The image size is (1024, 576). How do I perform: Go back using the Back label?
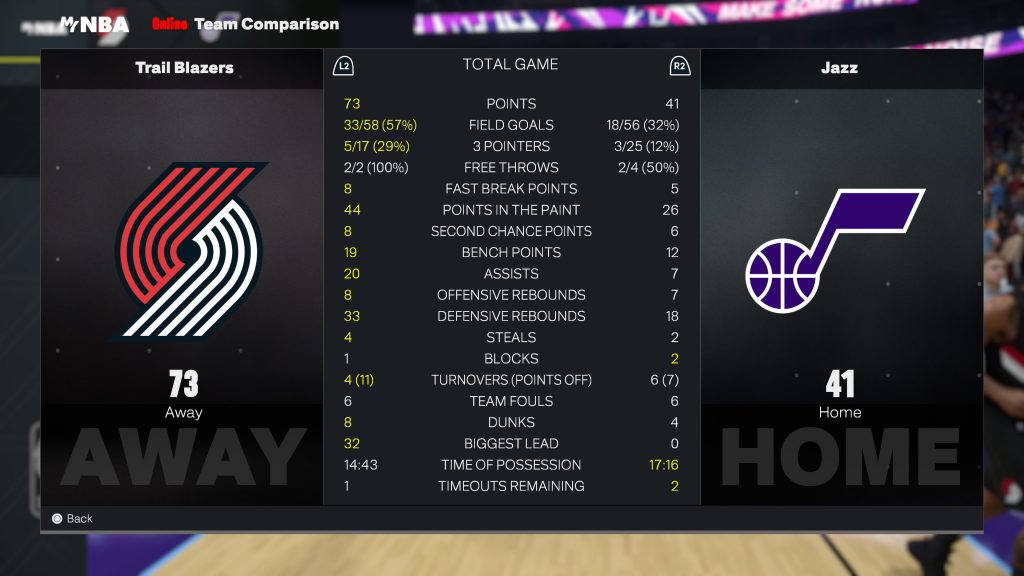[x=78, y=518]
